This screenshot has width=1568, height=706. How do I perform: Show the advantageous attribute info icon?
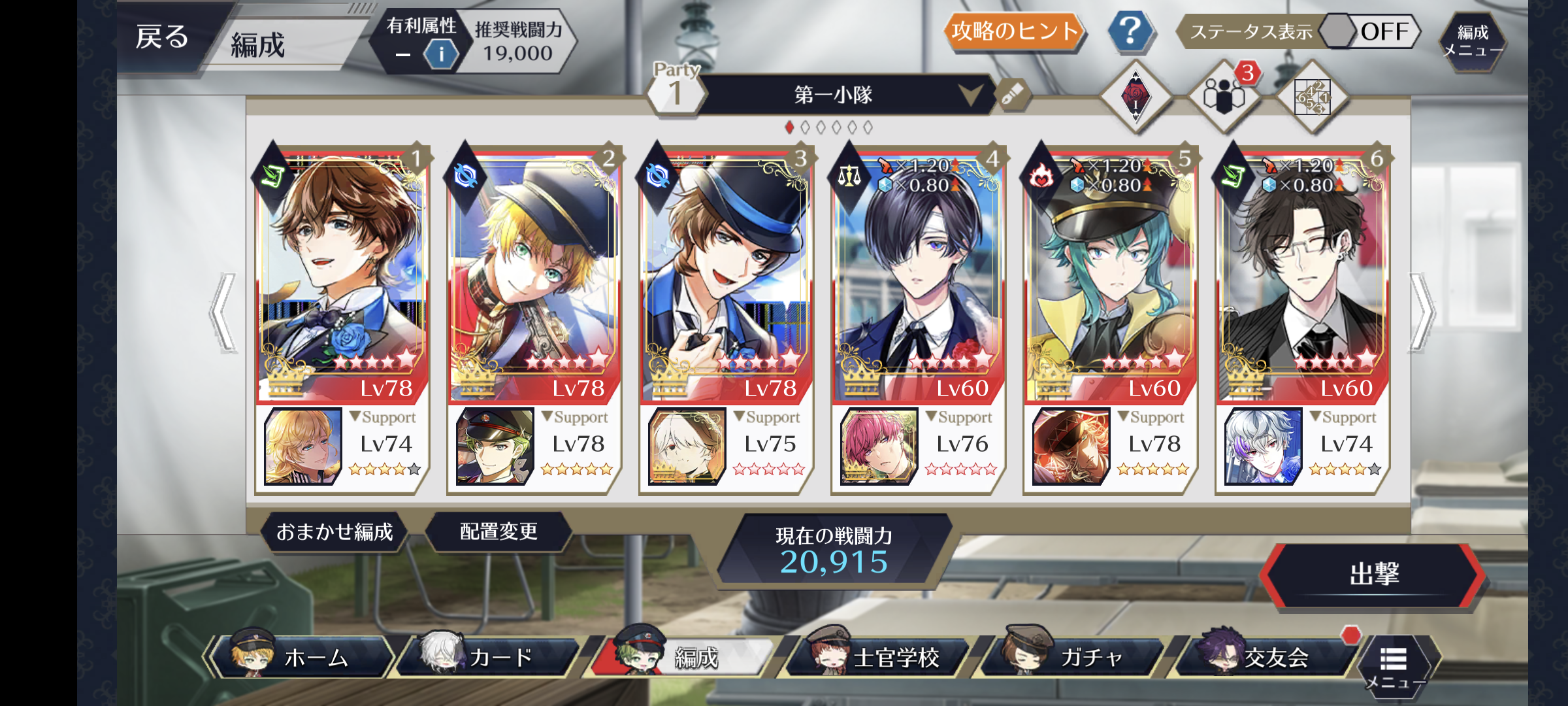pos(441,54)
